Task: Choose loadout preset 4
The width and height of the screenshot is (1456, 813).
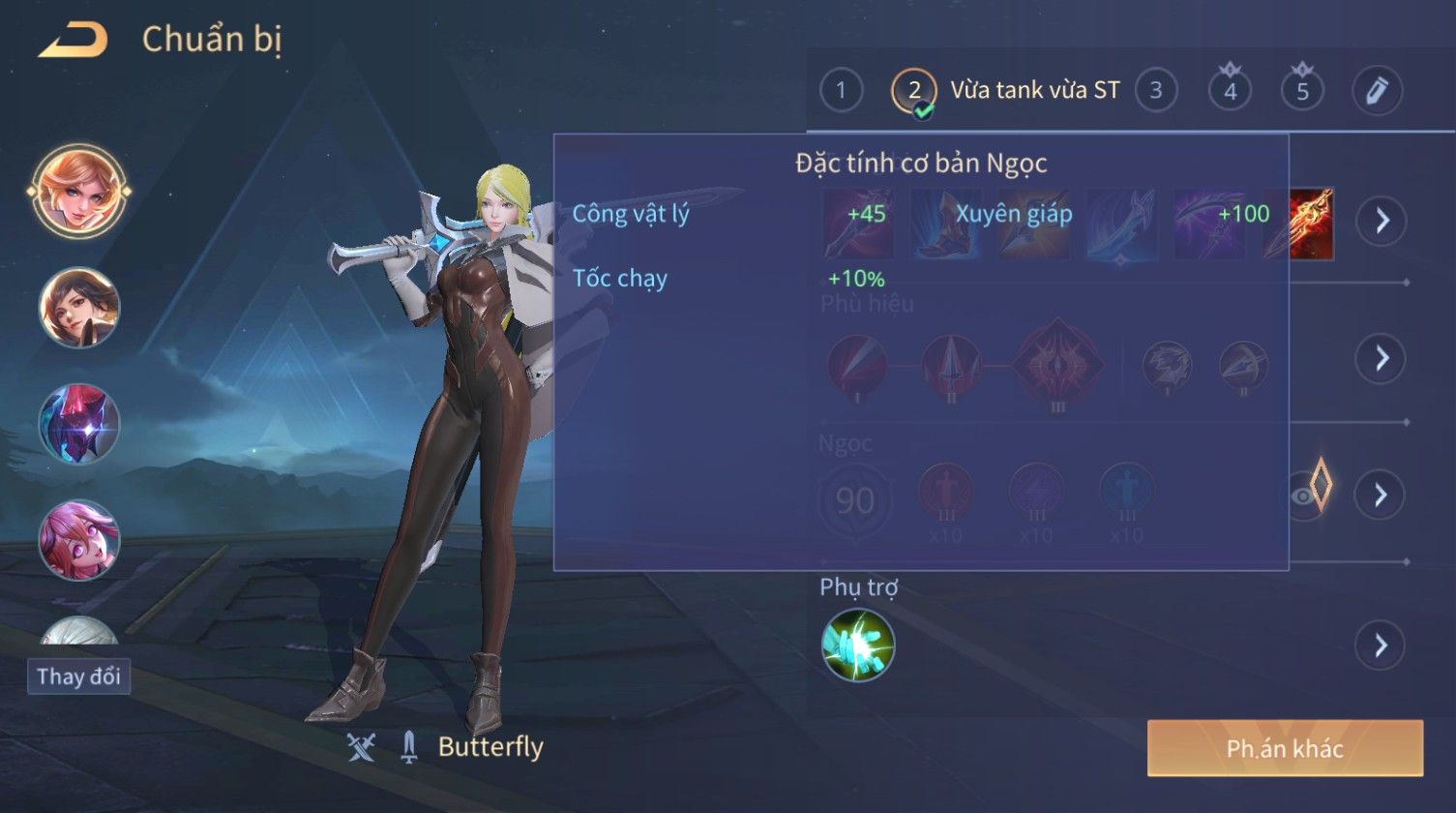Action: (x=1230, y=91)
